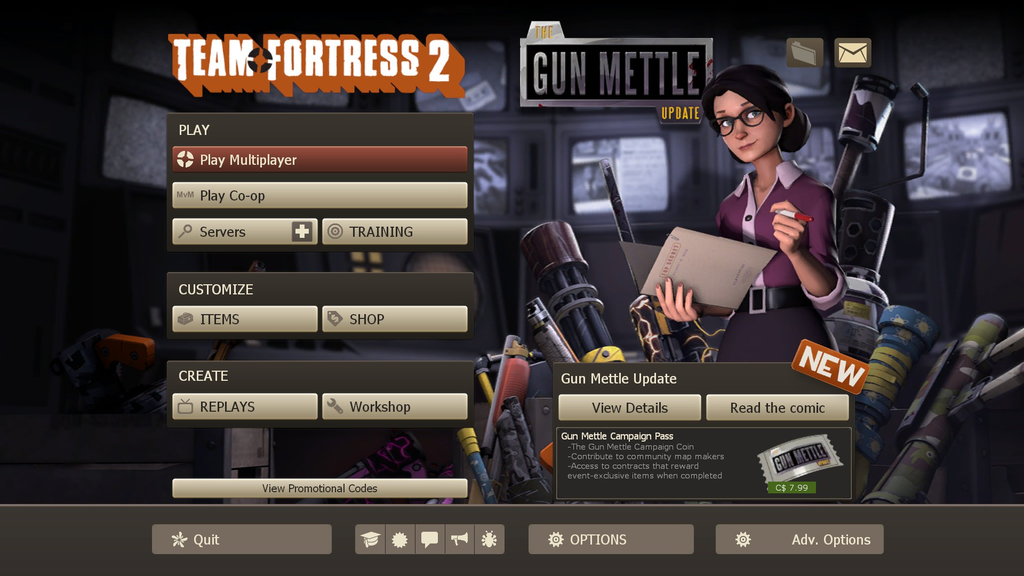Screen dimensions: 1024x576
Task: Click the plus button beside Servers
Action: click(x=302, y=232)
